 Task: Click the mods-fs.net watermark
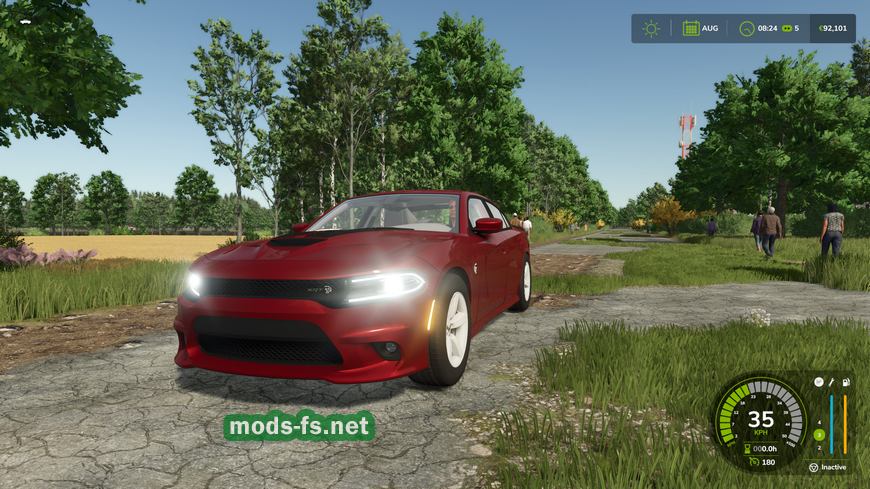tap(300, 427)
